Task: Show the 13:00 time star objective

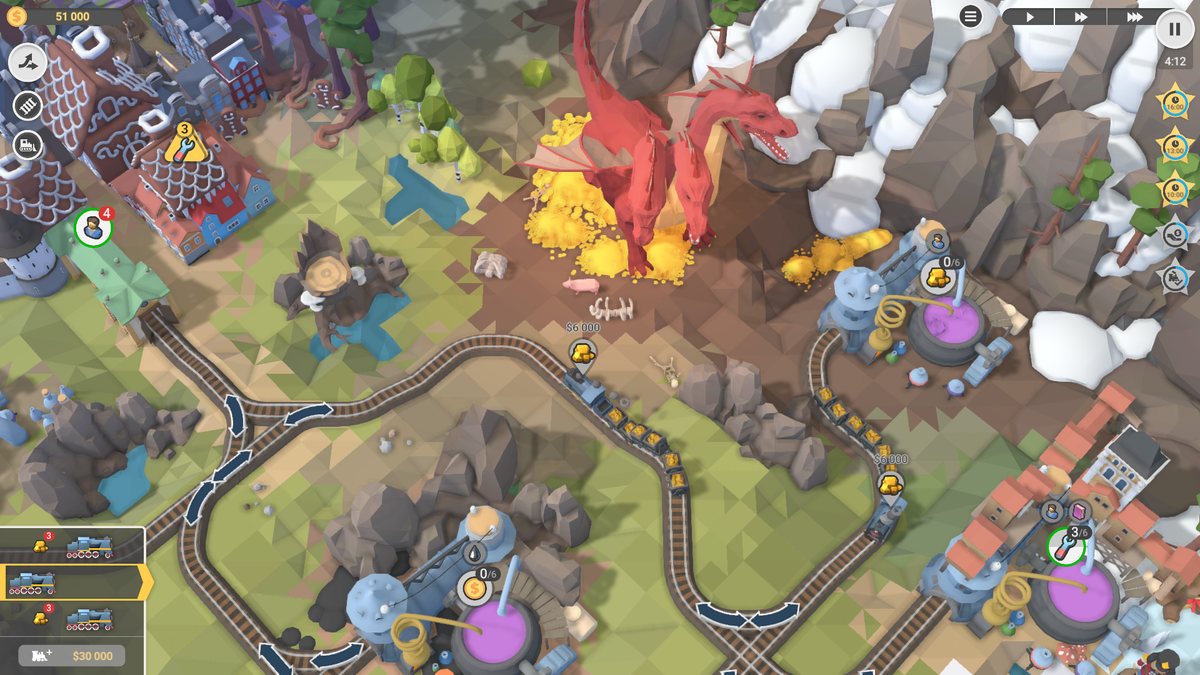Action: [1173, 145]
